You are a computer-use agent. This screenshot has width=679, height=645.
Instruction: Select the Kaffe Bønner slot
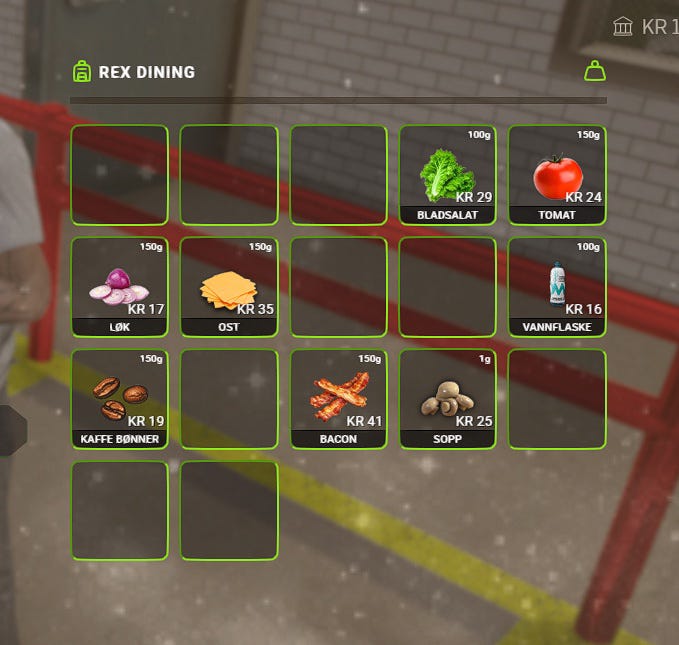click(x=119, y=399)
